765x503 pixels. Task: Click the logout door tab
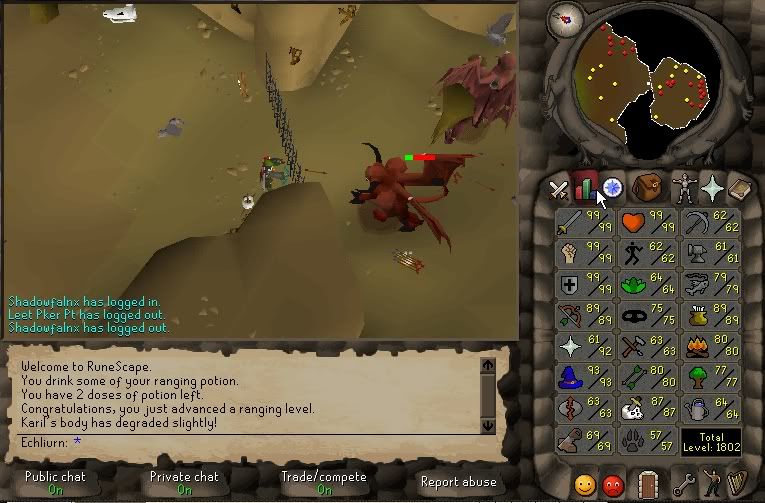(x=646, y=486)
